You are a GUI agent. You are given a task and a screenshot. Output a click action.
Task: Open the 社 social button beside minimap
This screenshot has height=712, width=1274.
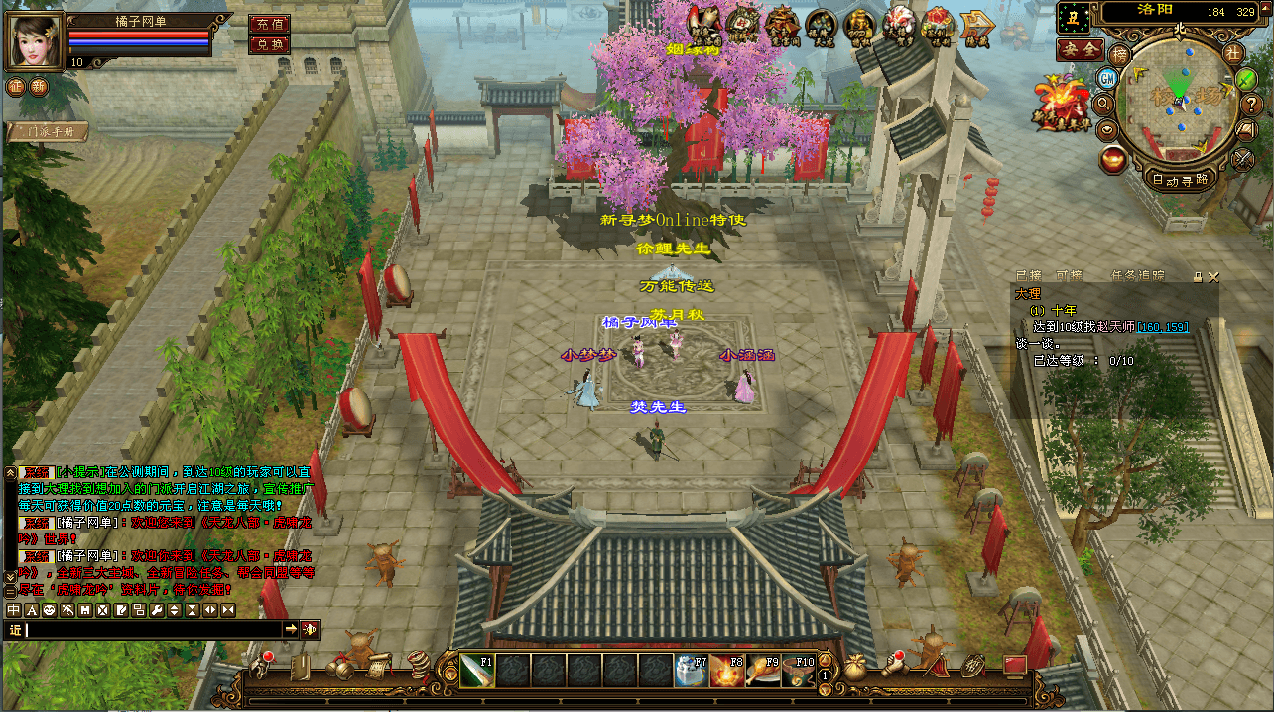1233,52
